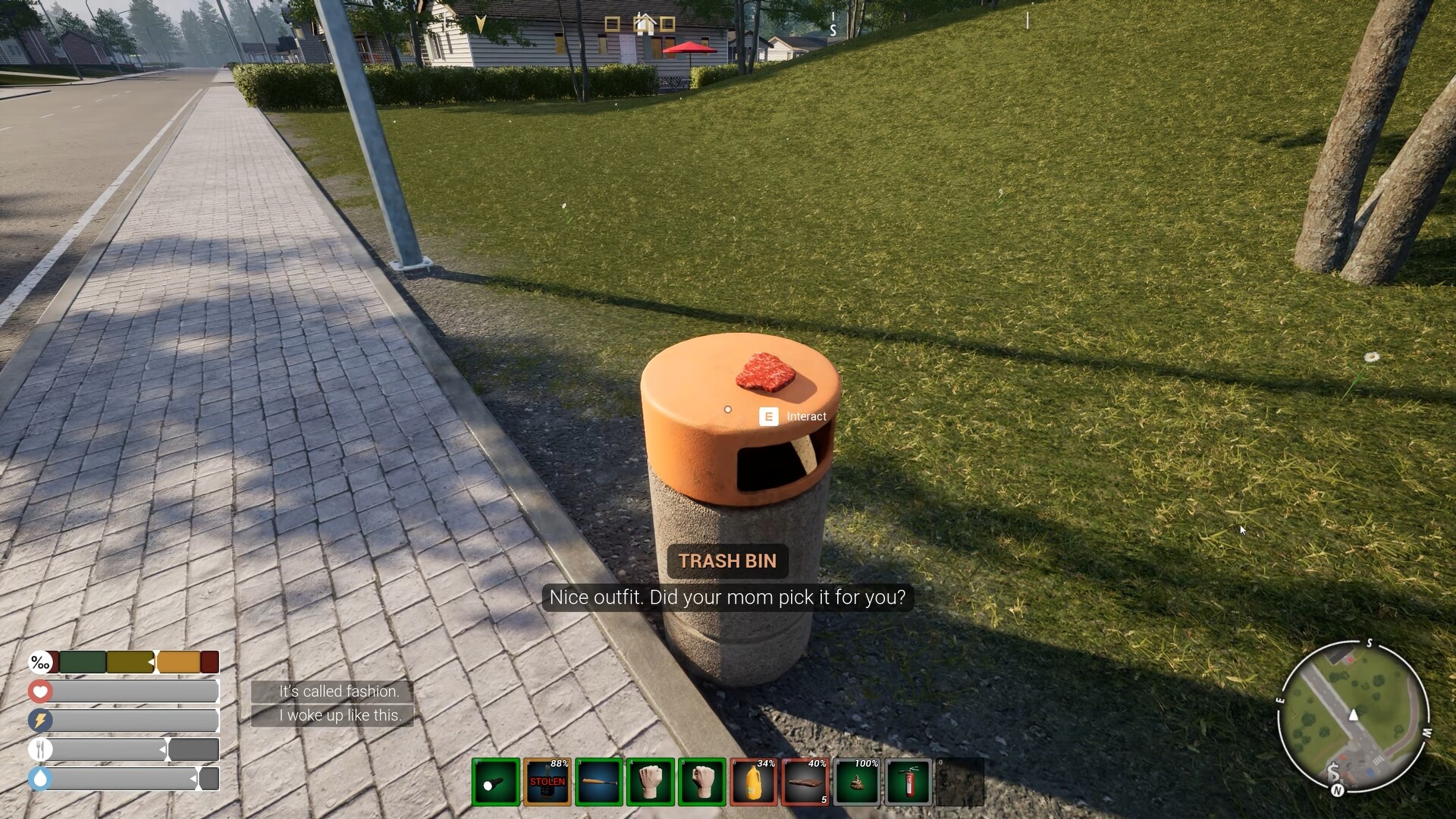Select the fire extinguisher in slot 9
This screenshot has height=819, width=1456.
[908, 783]
